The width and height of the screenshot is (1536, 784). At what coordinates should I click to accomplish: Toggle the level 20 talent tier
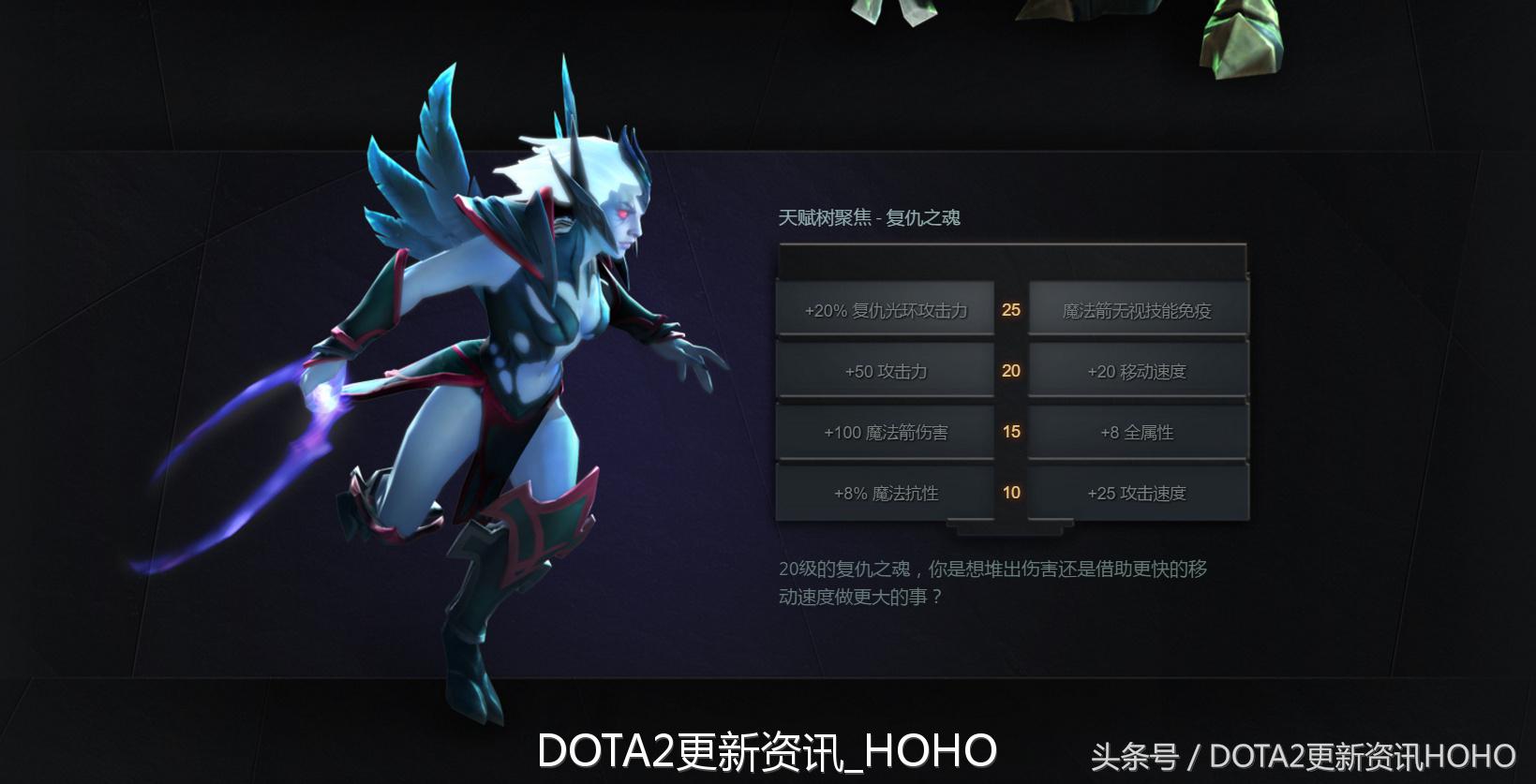coord(1010,371)
